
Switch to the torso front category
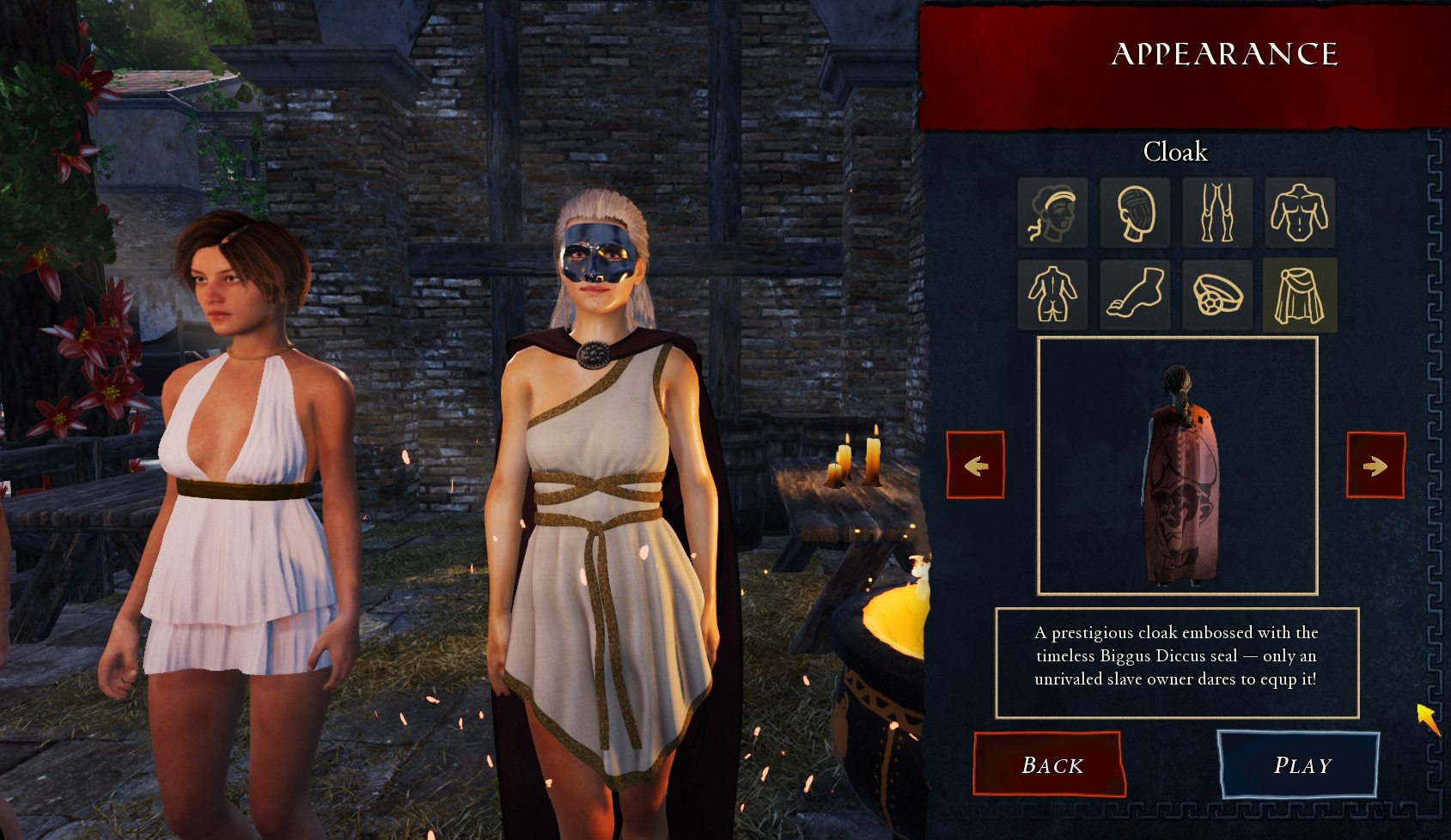(1300, 212)
